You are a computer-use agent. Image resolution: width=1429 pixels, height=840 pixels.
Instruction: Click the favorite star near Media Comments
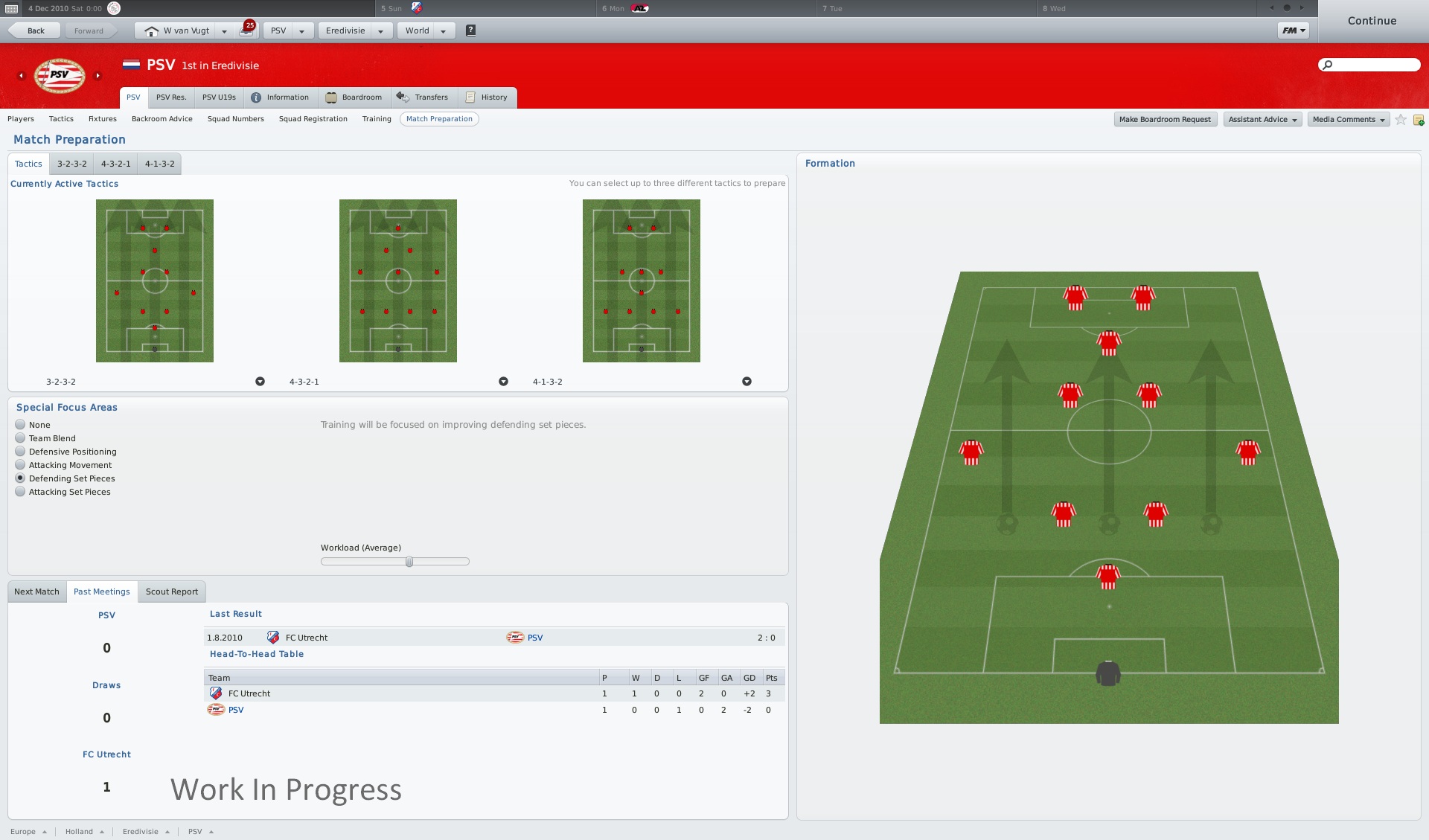pos(1400,119)
